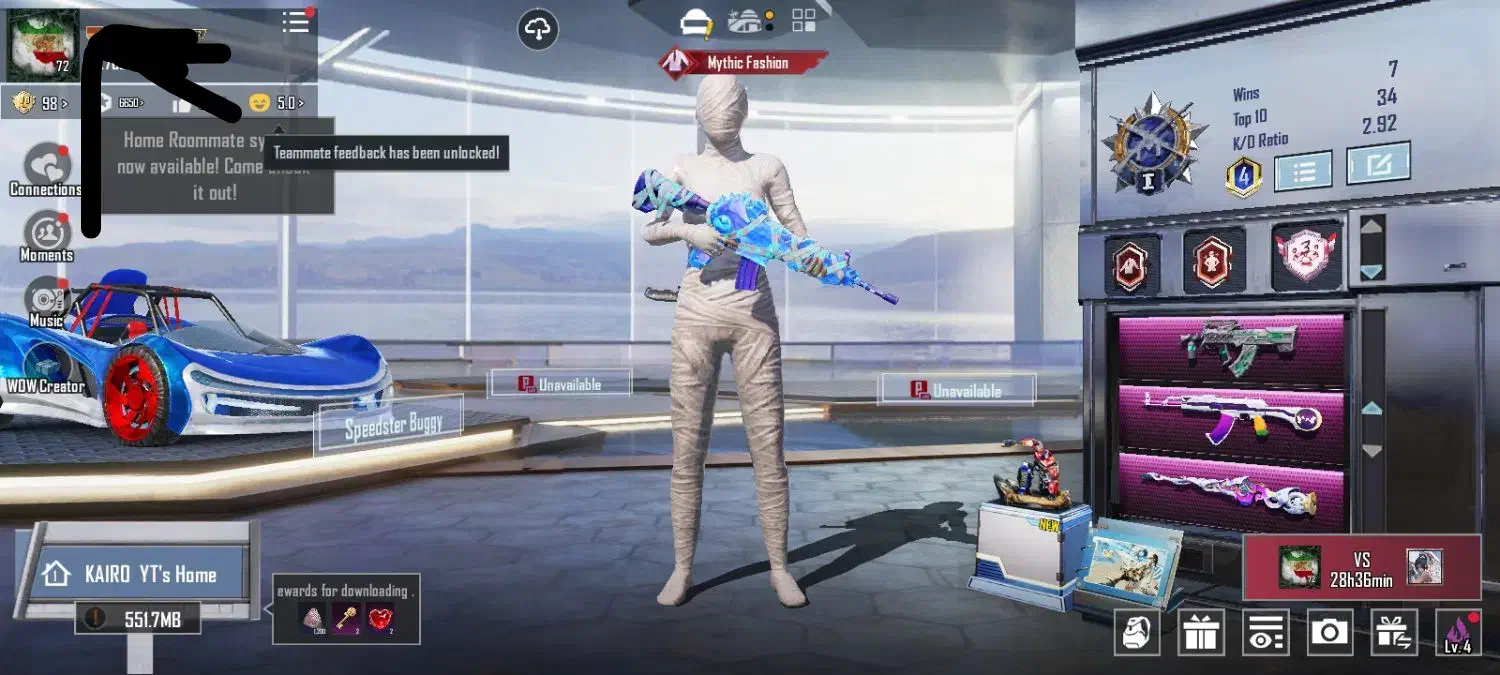This screenshot has height=675, width=1500.
Task: Open the purple flame Lv. 4 icon
Action: pos(1458,632)
